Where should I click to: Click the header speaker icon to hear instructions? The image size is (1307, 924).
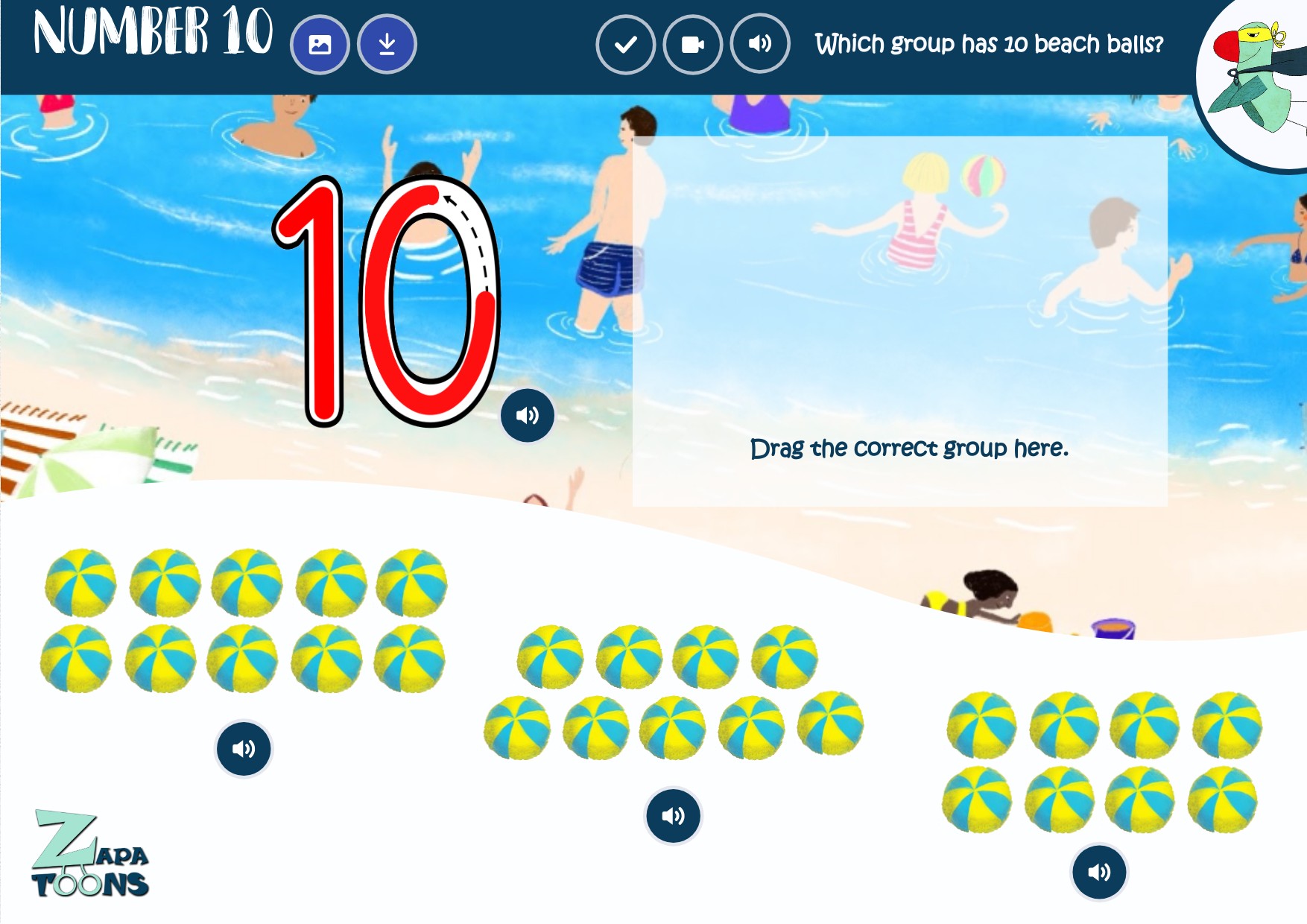tap(759, 44)
